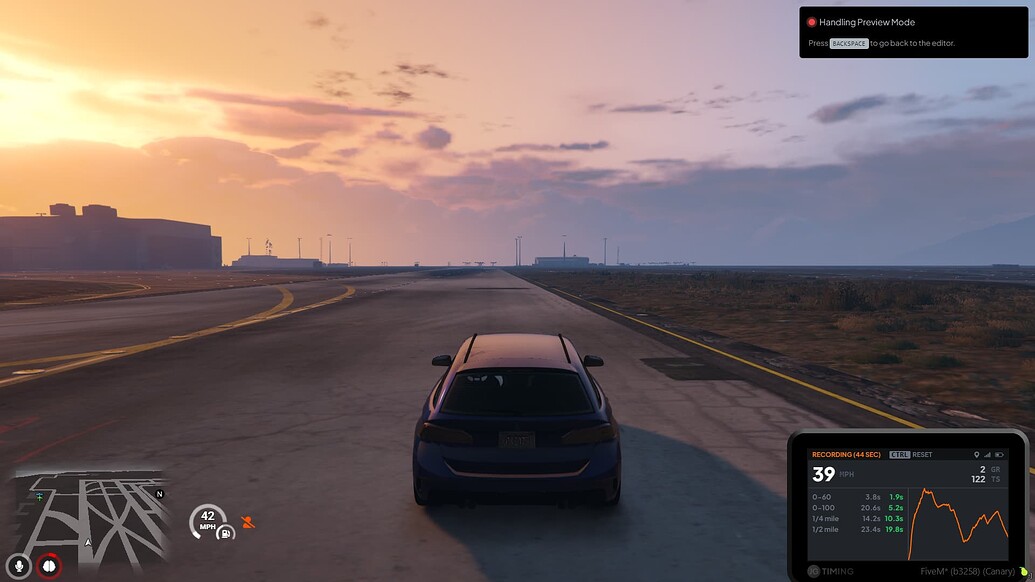The width and height of the screenshot is (1035, 582).
Task: Click the north compass marker on the minimap
Action: [x=159, y=494]
